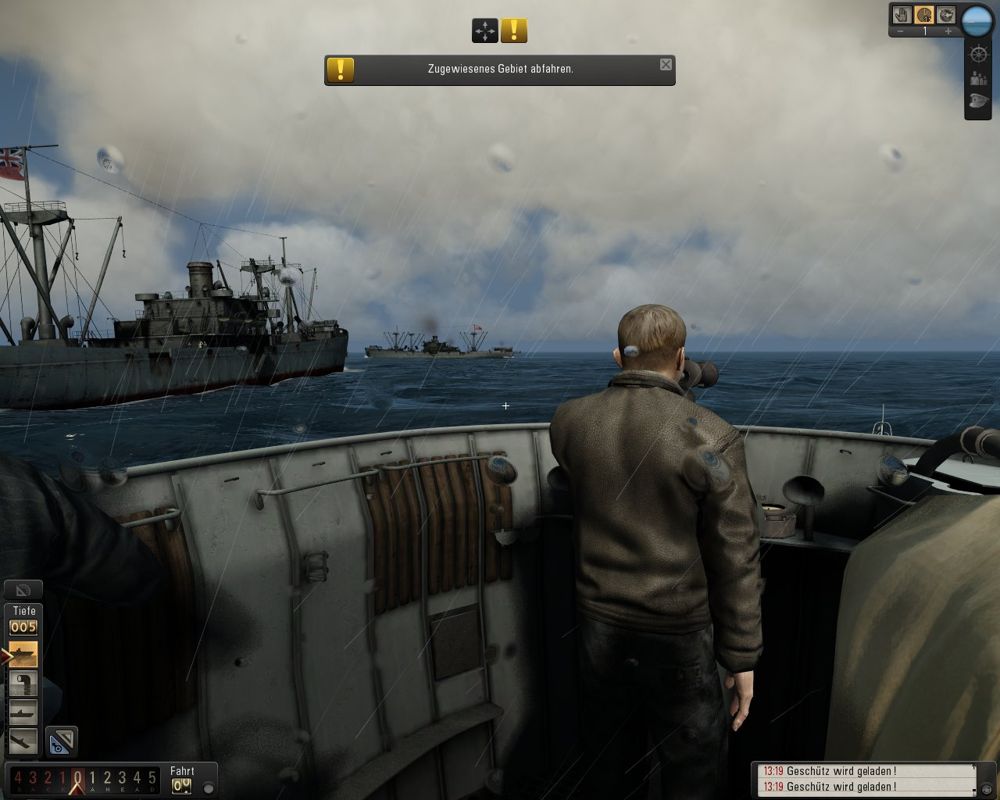The width and height of the screenshot is (1000, 800).
Task: Open the ship's wheel navigation icon
Action: pyautogui.click(x=978, y=53)
